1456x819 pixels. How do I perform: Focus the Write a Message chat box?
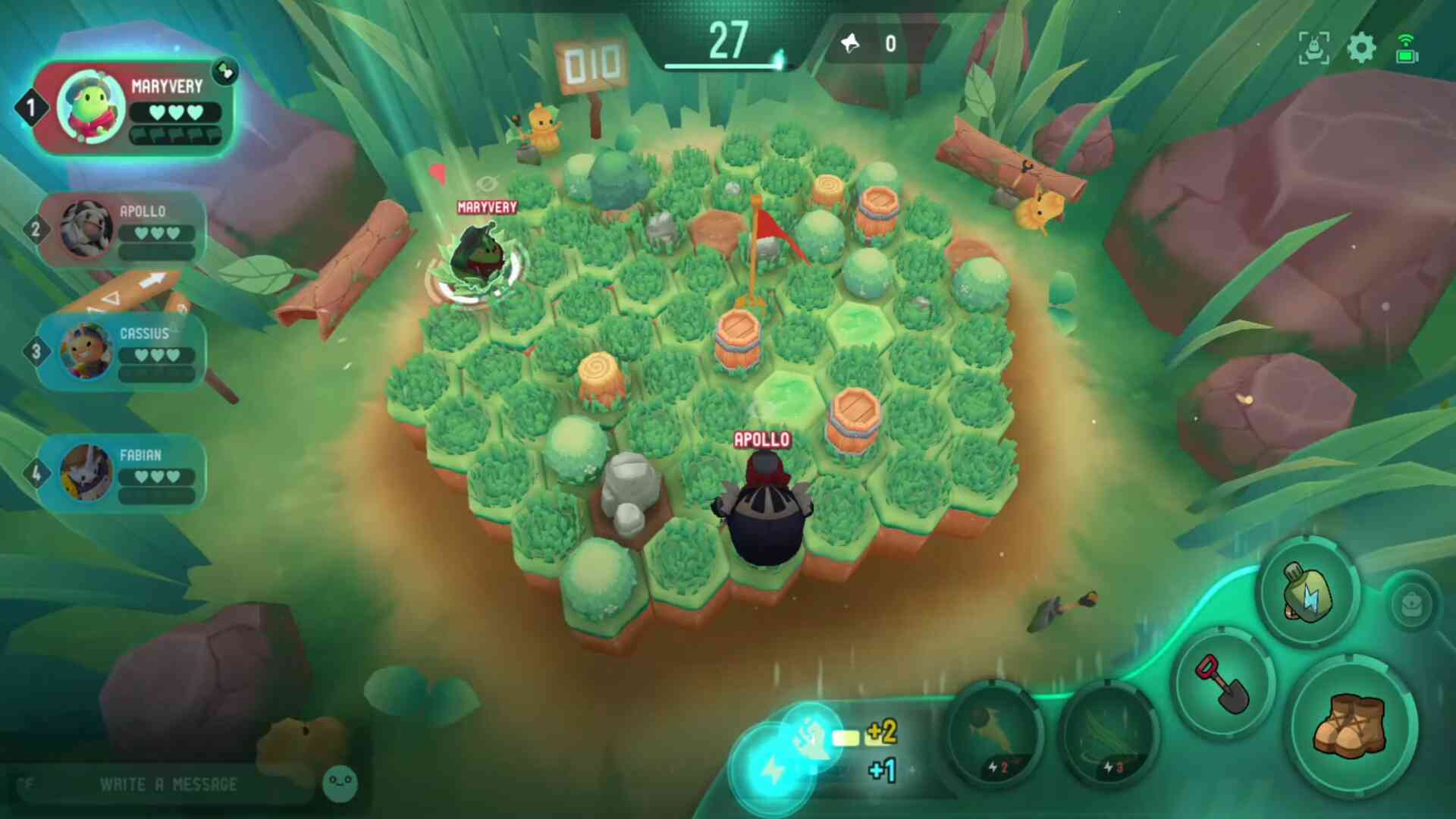point(167,784)
